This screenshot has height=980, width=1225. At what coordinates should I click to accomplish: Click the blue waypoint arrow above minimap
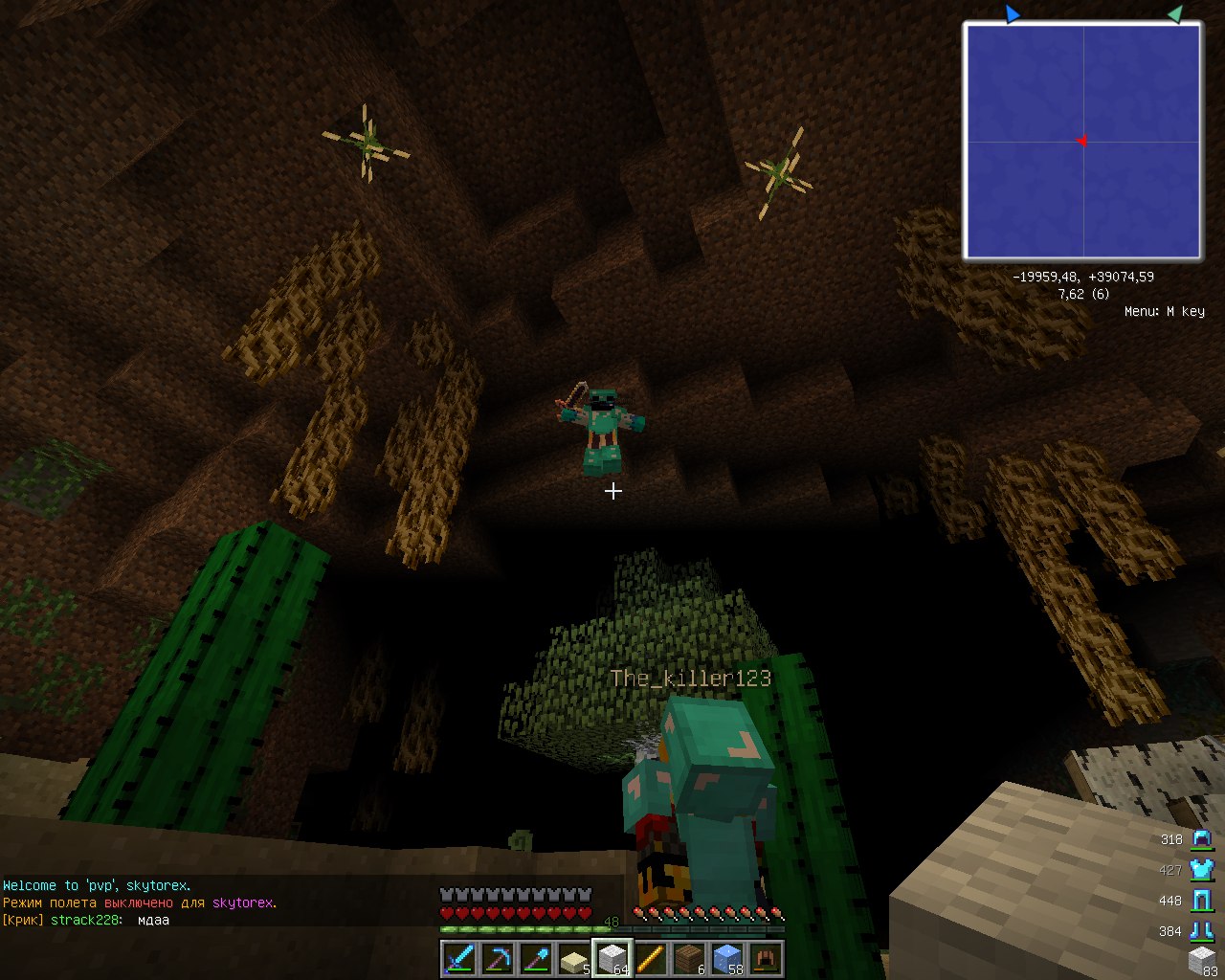pos(1013,13)
